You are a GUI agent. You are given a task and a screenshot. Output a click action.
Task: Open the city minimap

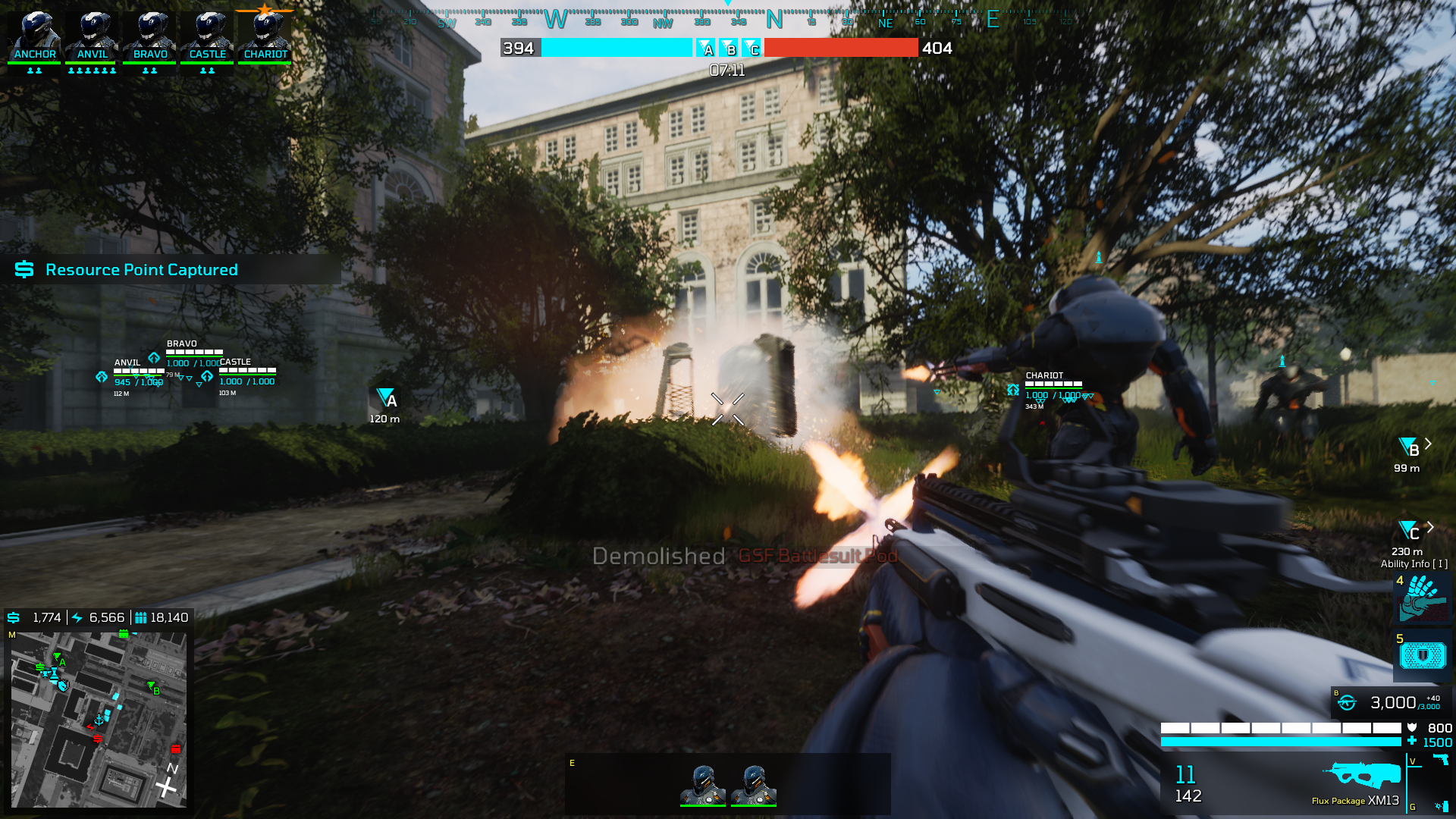(99, 719)
